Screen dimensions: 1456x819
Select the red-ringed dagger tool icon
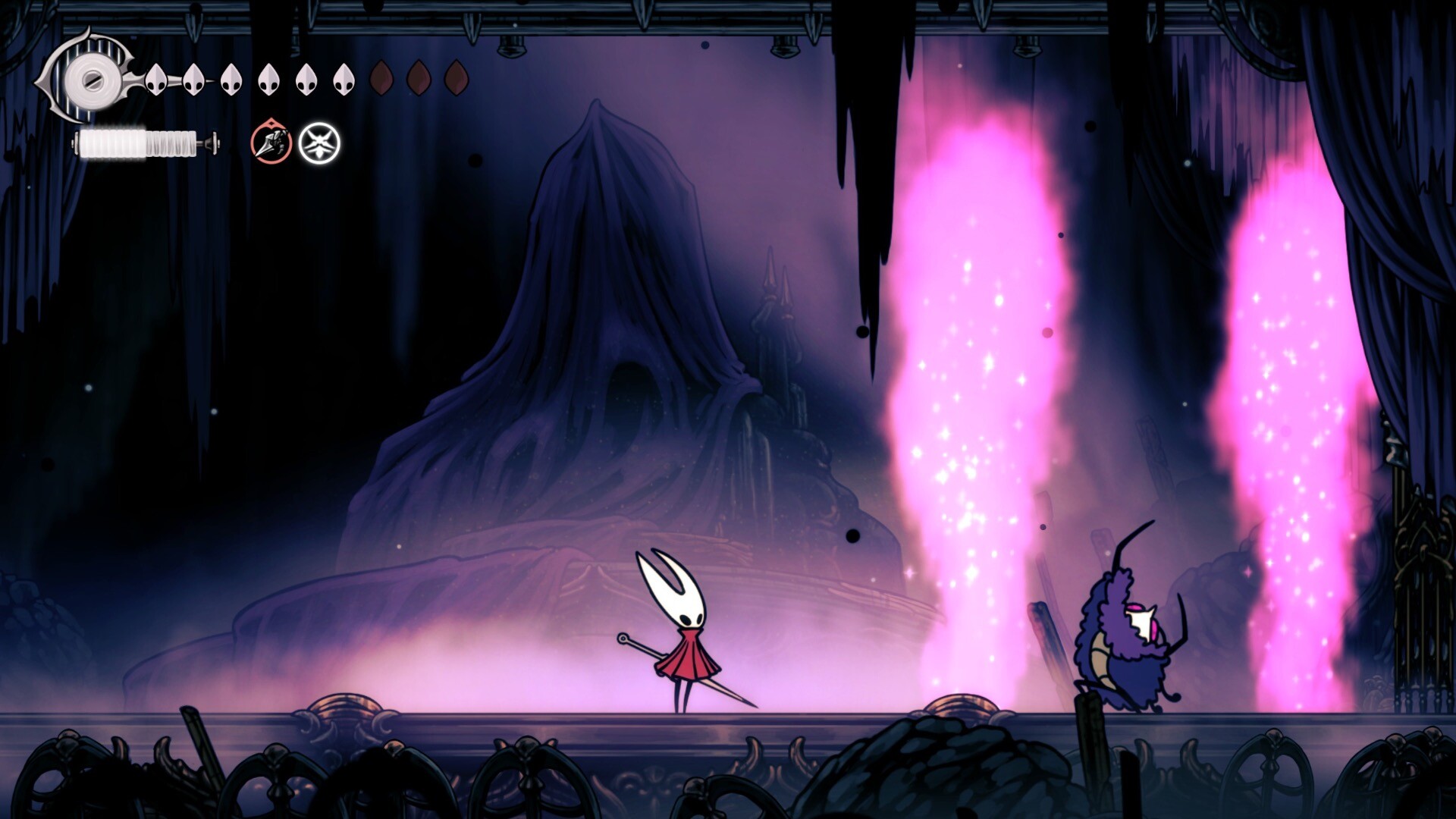[271, 143]
